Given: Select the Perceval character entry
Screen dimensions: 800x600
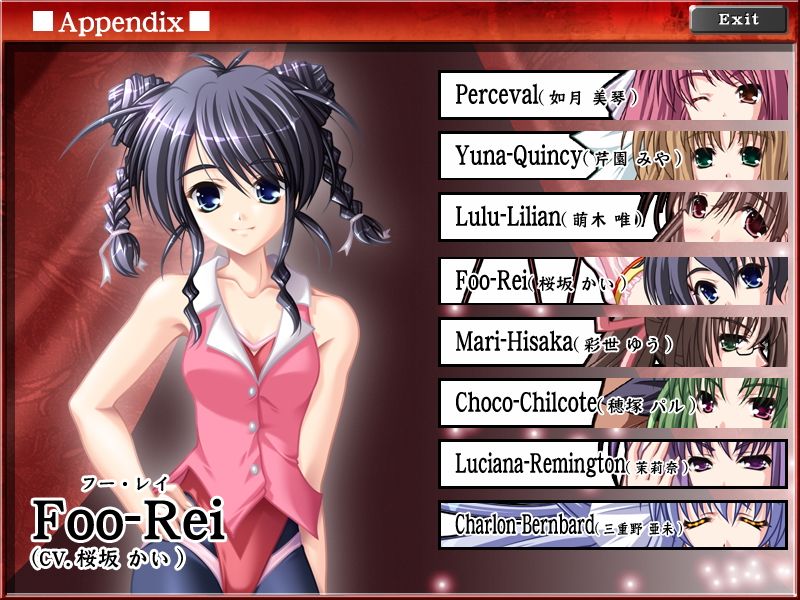Looking at the screenshot, I should coord(612,95).
